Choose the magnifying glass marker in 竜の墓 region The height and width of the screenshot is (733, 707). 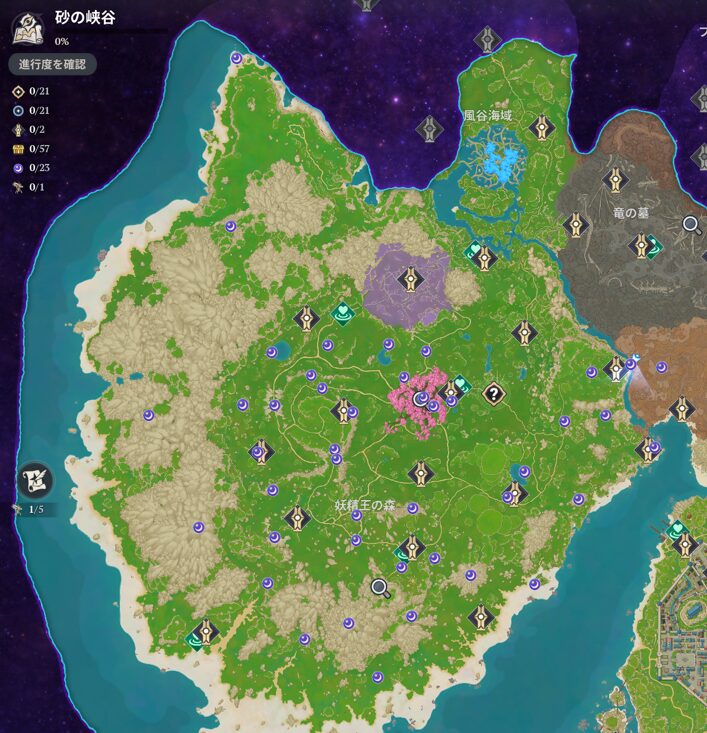click(x=690, y=225)
